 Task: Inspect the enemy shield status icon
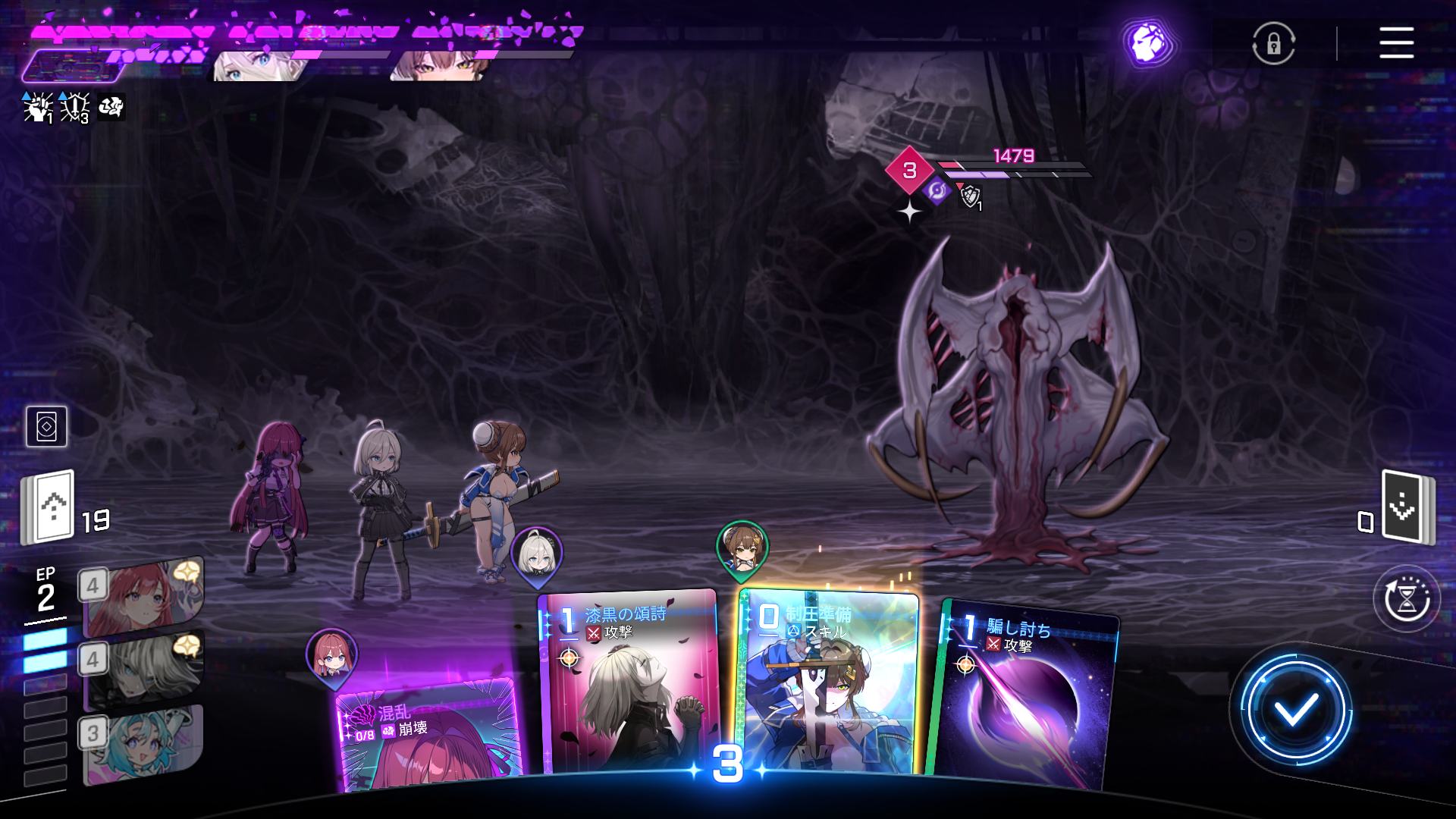pos(970,197)
